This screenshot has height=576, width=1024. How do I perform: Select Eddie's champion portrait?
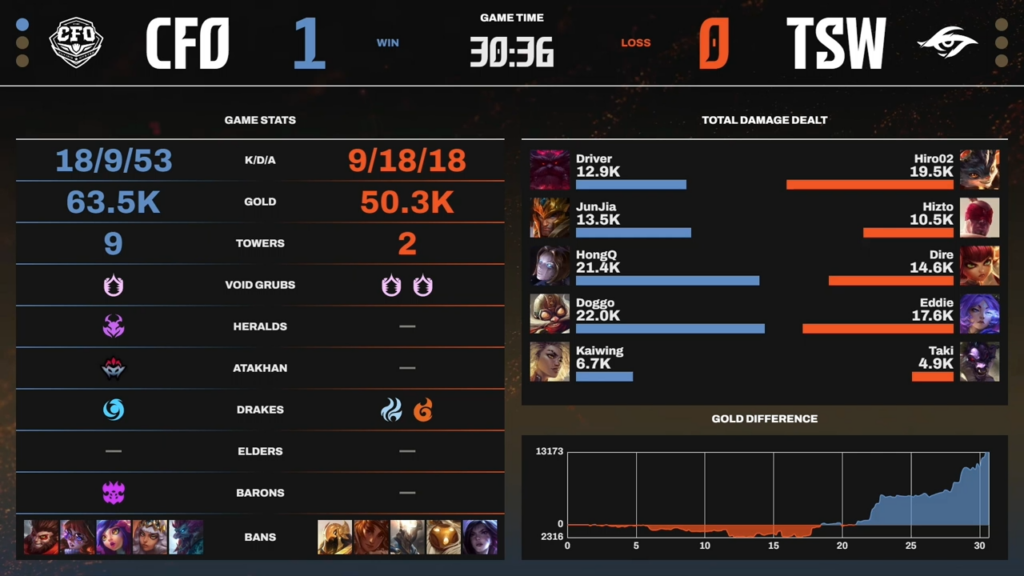point(979,314)
